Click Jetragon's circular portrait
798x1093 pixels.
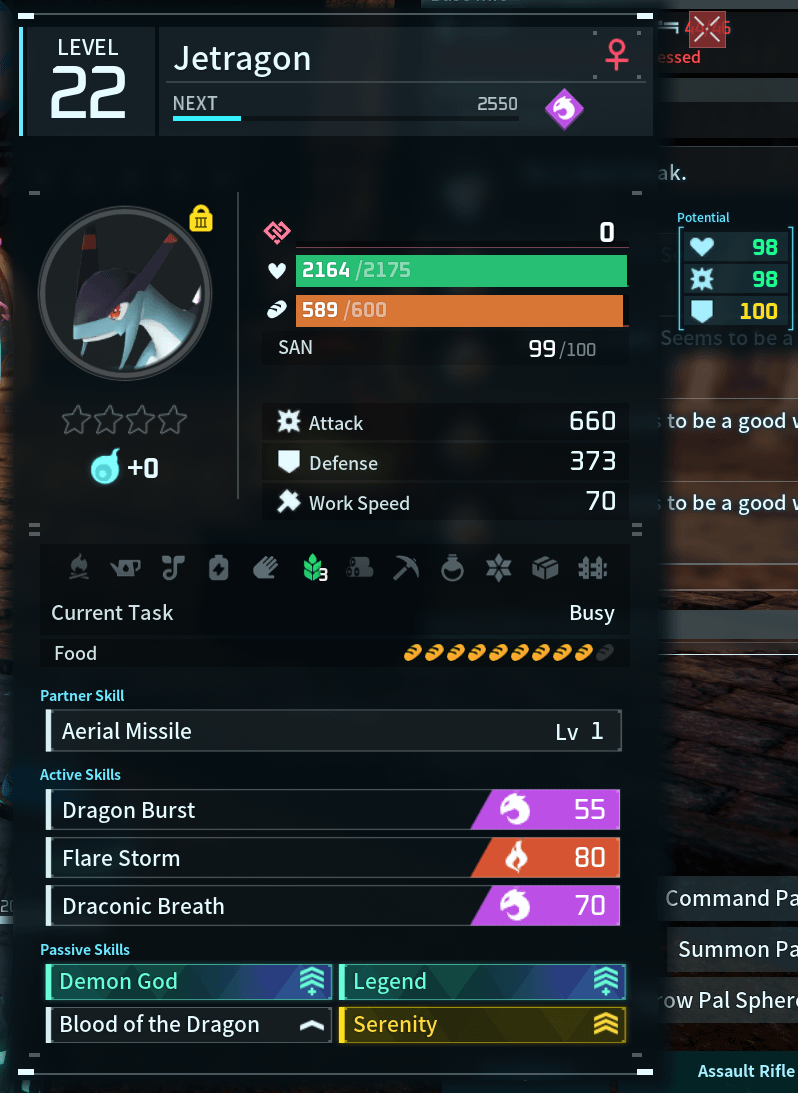pyautogui.click(x=125, y=293)
